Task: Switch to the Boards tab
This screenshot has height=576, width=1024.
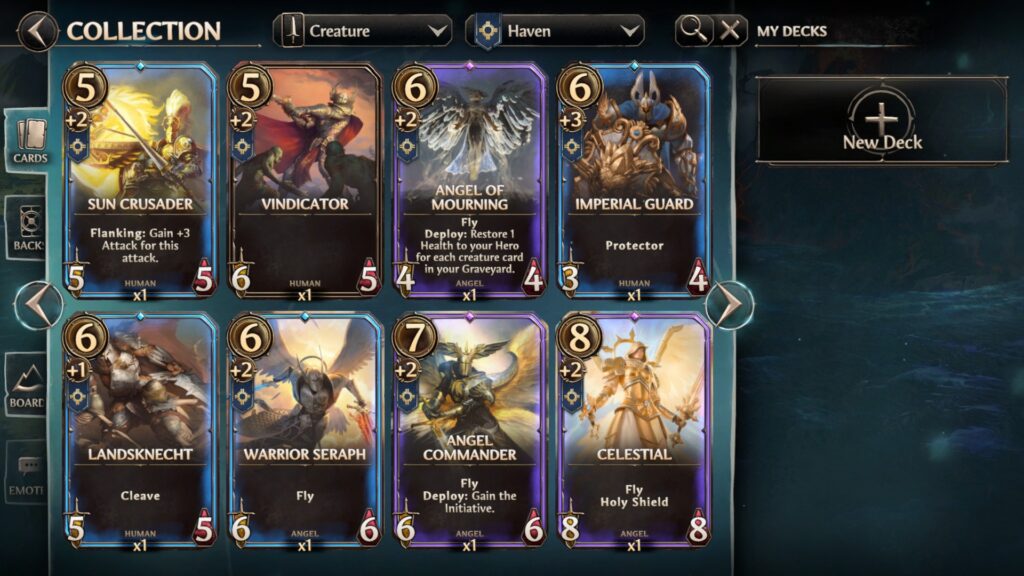Action: (27, 387)
